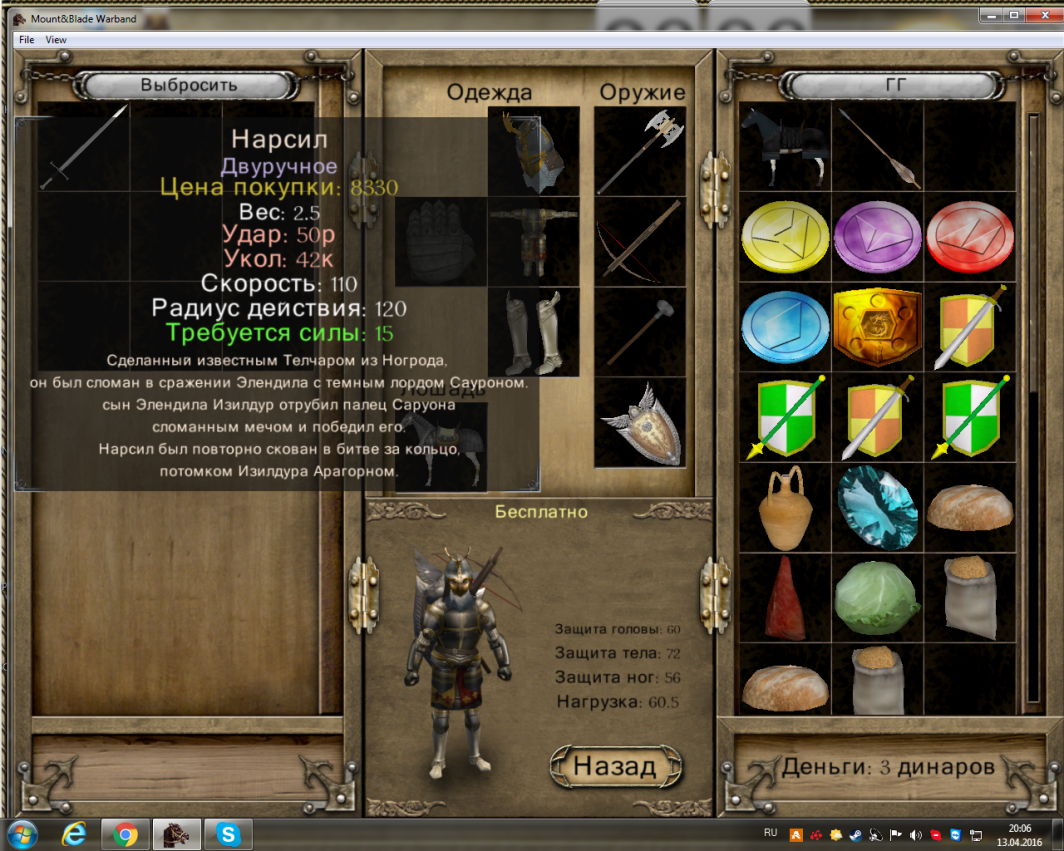The width and height of the screenshot is (1064, 851).
Task: Select the equipped plate greaves slot
Action: (x=533, y=332)
